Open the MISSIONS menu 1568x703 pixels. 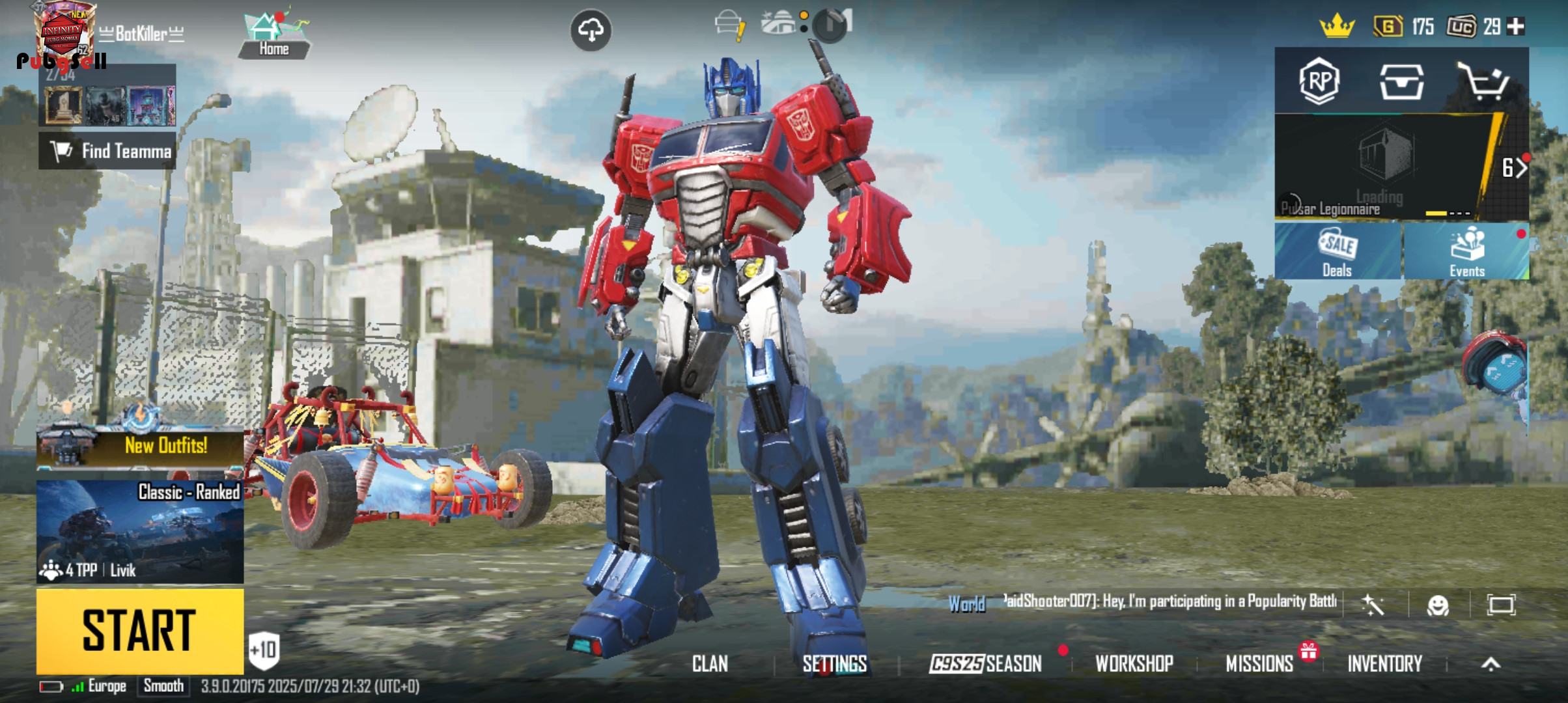tap(1259, 664)
